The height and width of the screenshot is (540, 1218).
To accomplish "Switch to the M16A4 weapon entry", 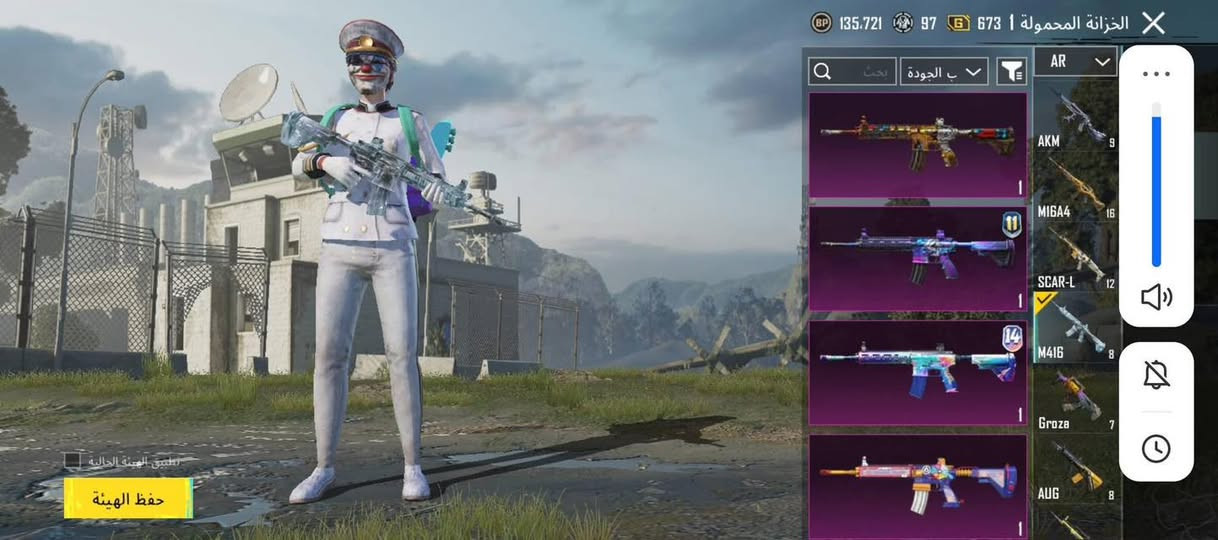I will [1075, 187].
